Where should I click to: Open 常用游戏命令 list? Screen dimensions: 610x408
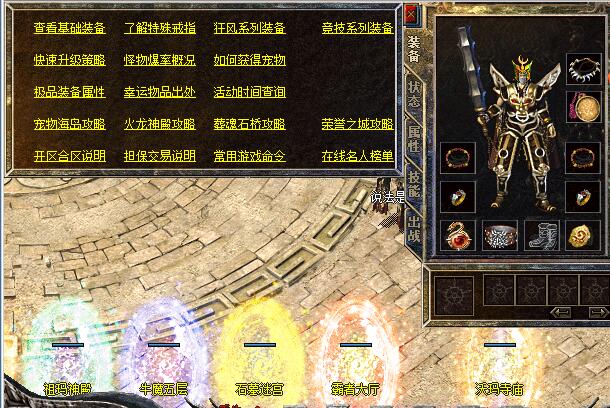pyautogui.click(x=250, y=157)
